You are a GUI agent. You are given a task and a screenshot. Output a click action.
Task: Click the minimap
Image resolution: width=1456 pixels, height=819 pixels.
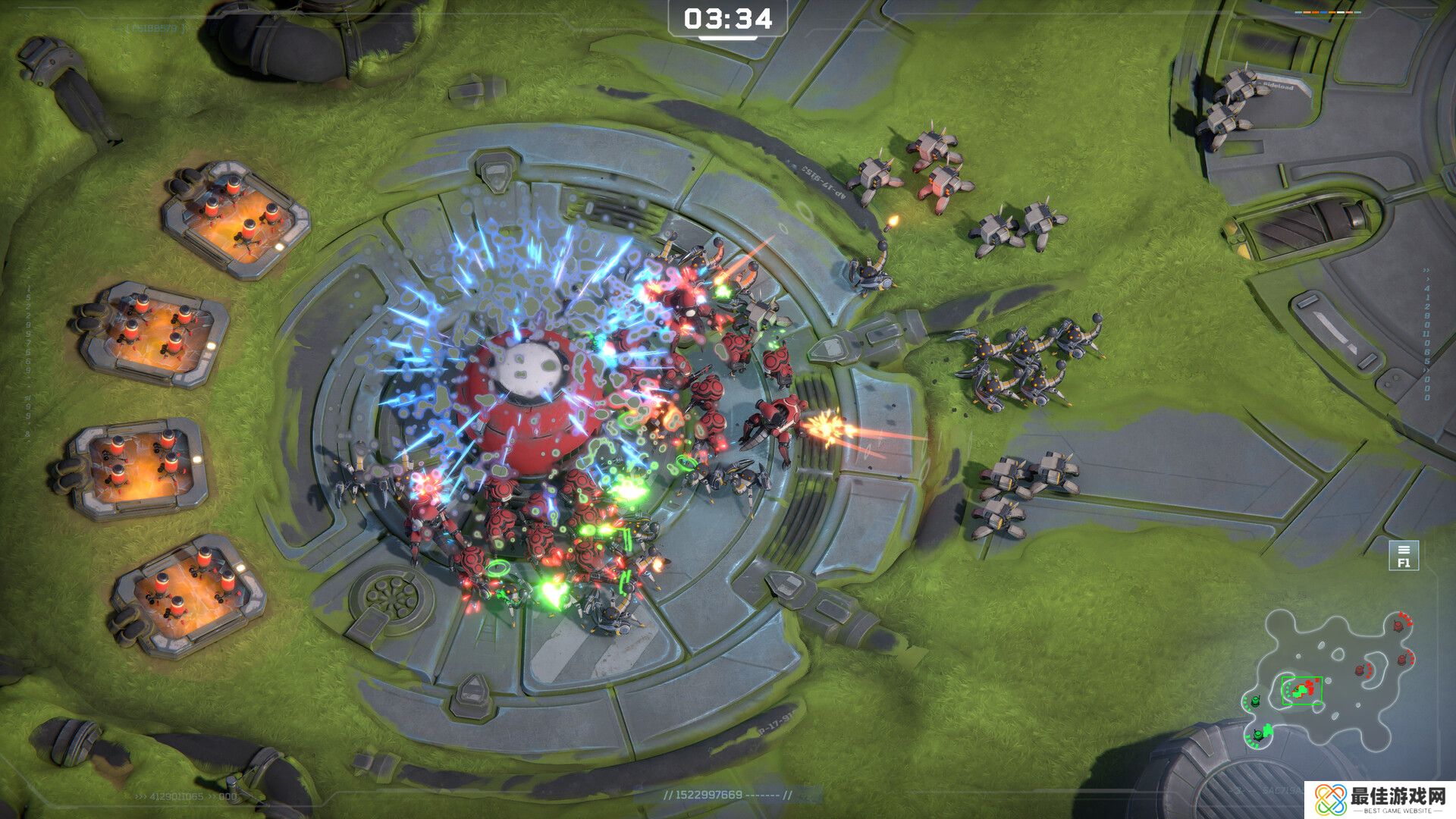pos(1329,679)
